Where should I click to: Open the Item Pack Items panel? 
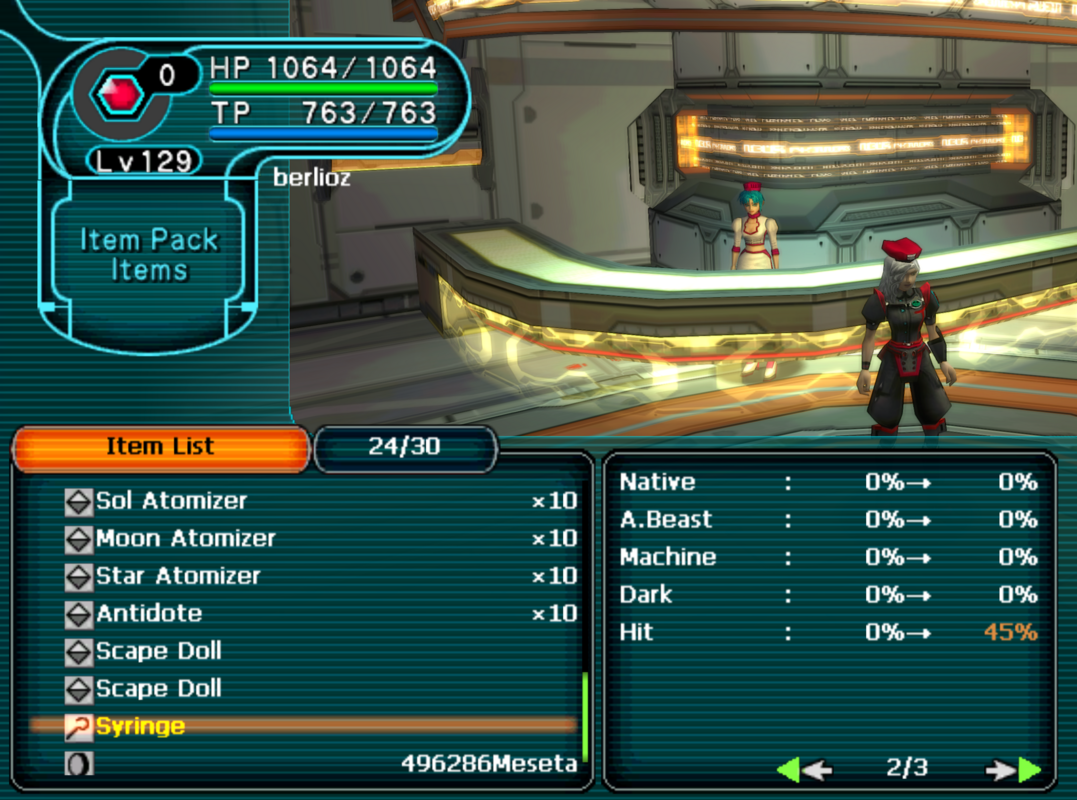tap(149, 255)
